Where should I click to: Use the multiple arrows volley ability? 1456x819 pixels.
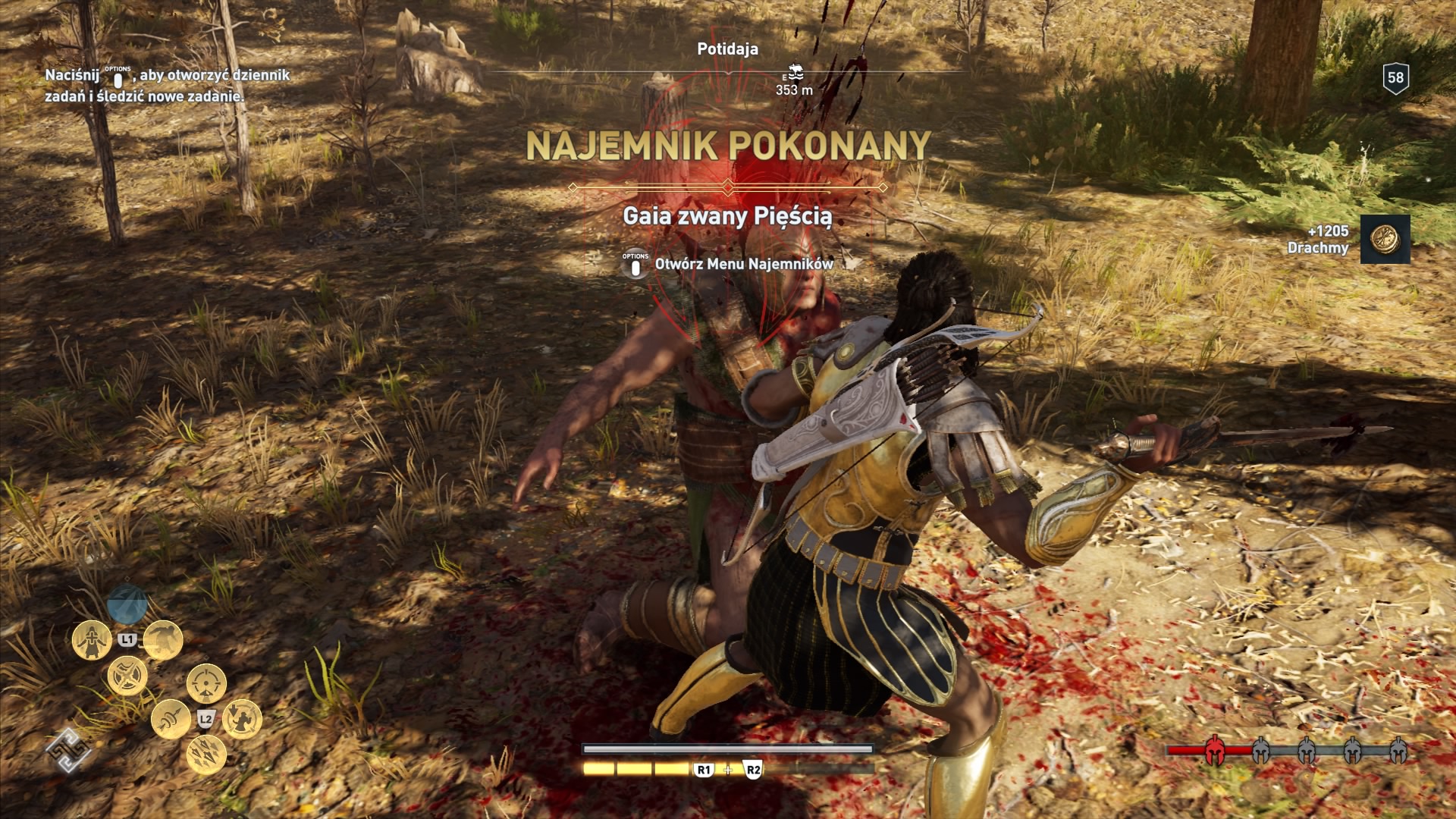206,755
